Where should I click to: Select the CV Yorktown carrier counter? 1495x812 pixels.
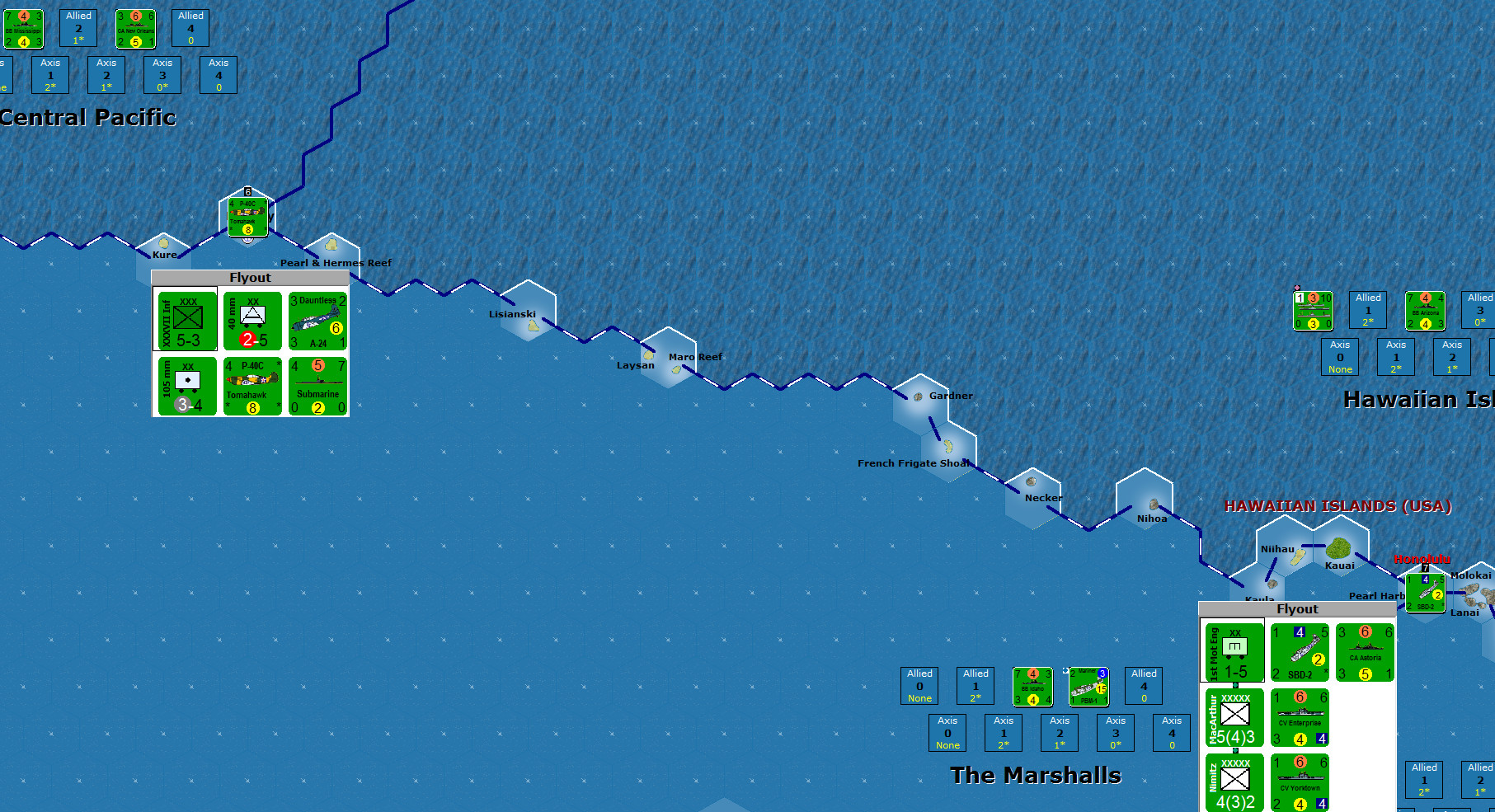point(1300,781)
